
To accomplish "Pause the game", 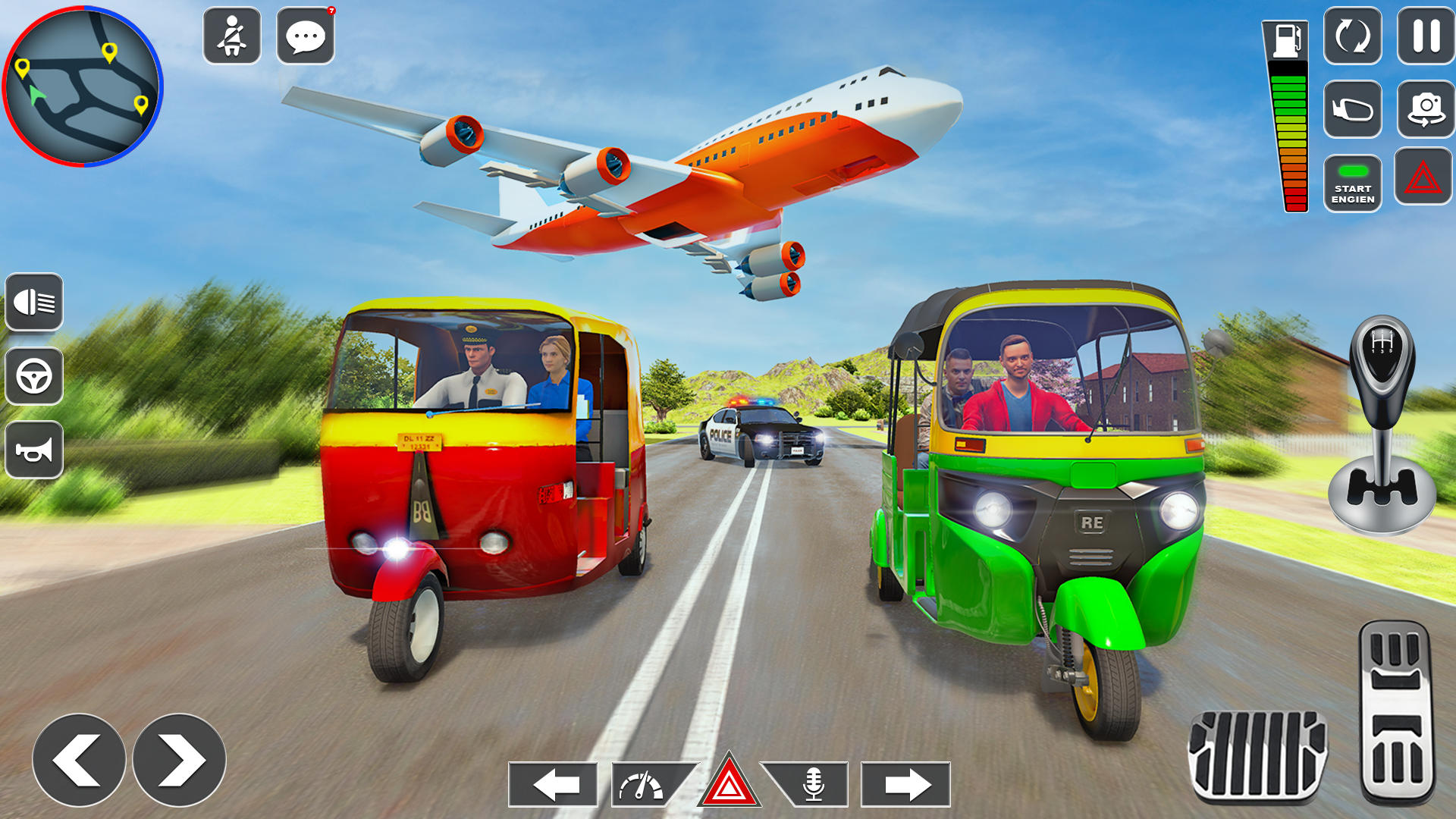I will pos(1425,33).
